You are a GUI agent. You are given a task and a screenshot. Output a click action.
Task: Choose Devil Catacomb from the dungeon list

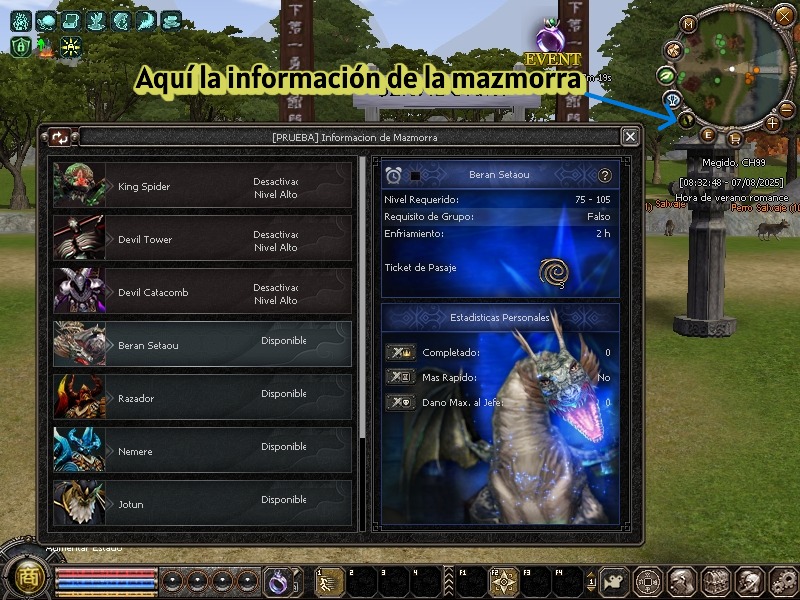pyautogui.click(x=202, y=292)
